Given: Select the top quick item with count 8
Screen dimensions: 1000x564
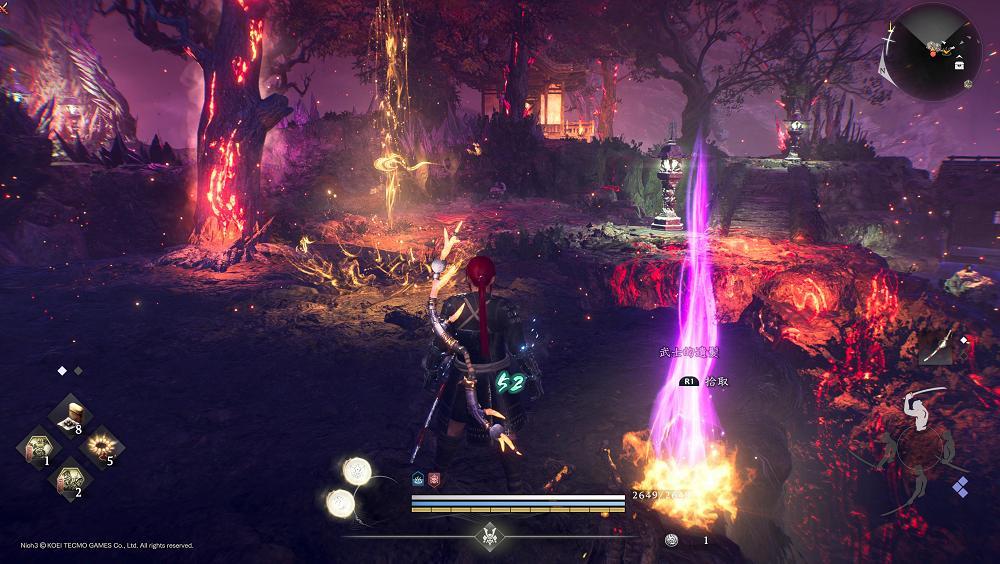Looking at the screenshot, I should [x=71, y=412].
